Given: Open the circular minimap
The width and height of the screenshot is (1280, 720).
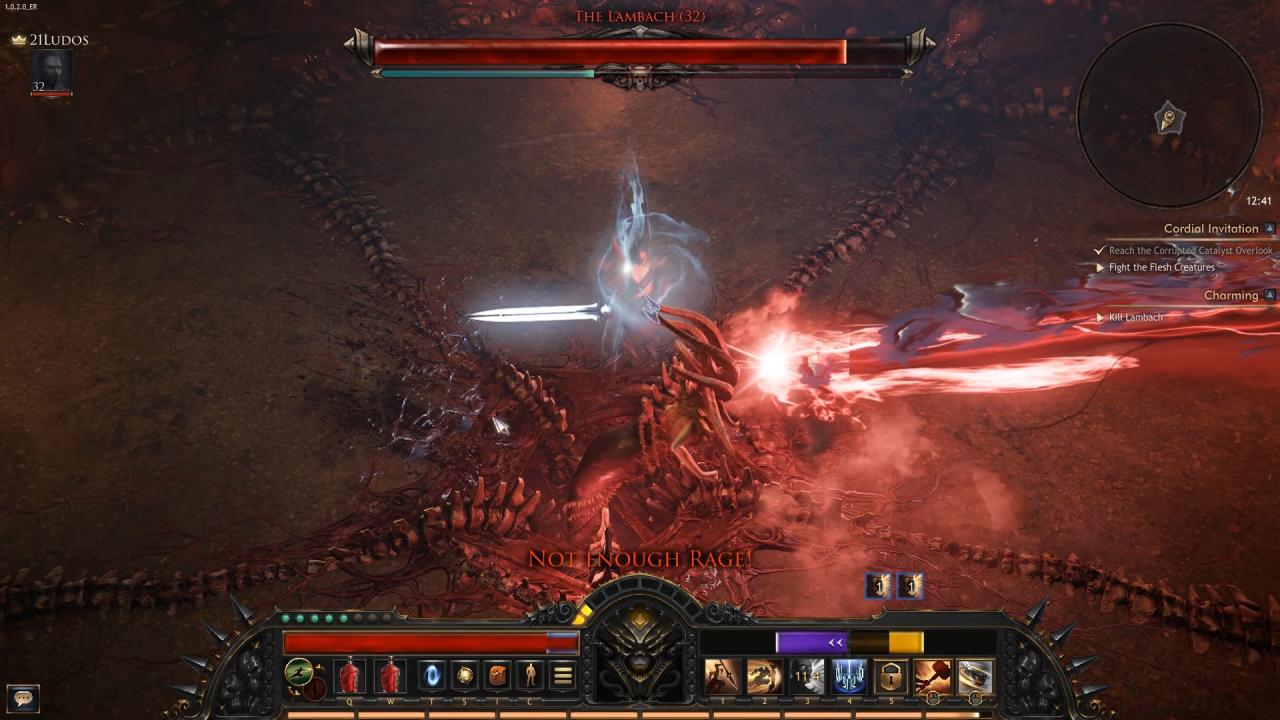Looking at the screenshot, I should click(x=1169, y=115).
